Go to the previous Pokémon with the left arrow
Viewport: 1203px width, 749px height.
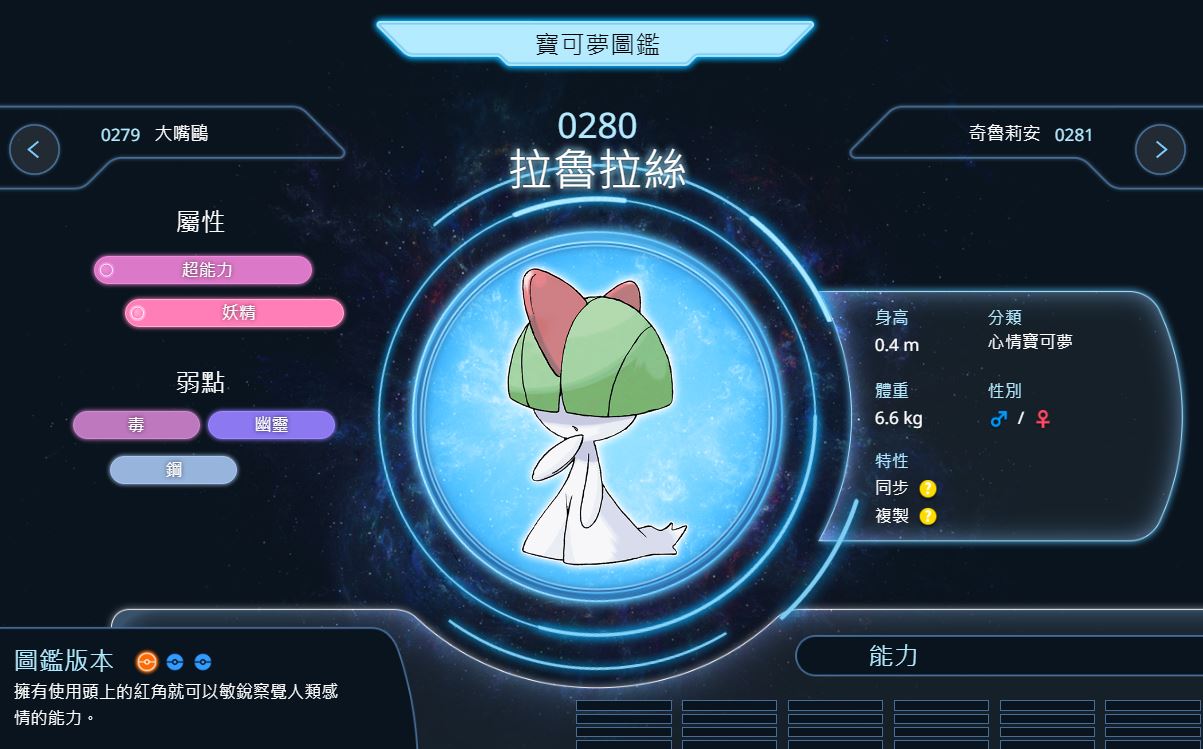click(34, 150)
